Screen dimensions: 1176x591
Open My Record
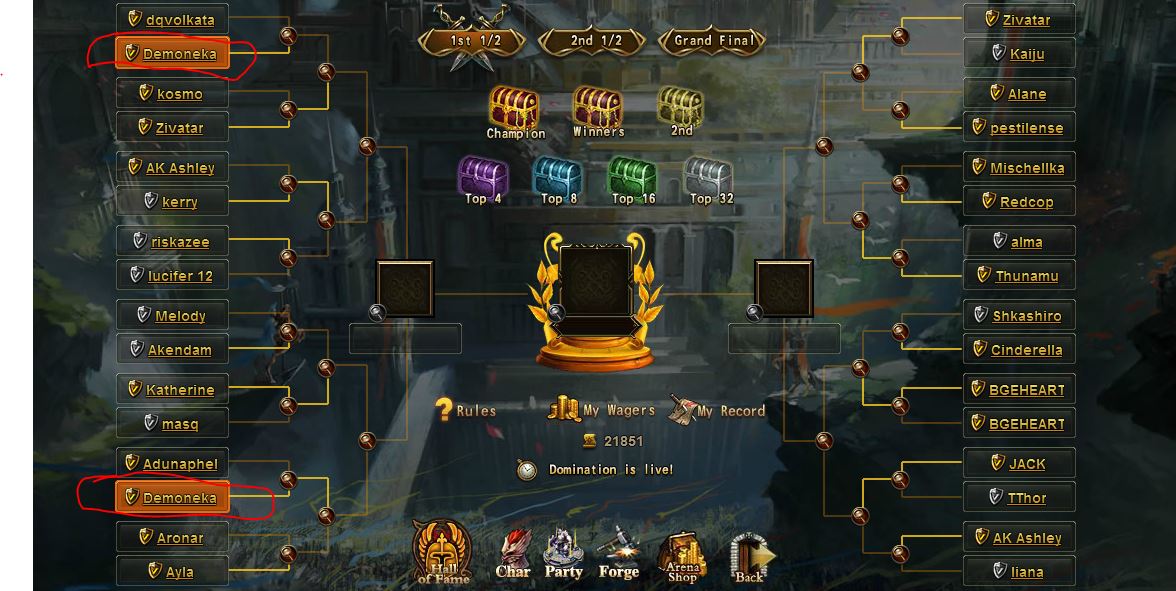click(x=717, y=409)
